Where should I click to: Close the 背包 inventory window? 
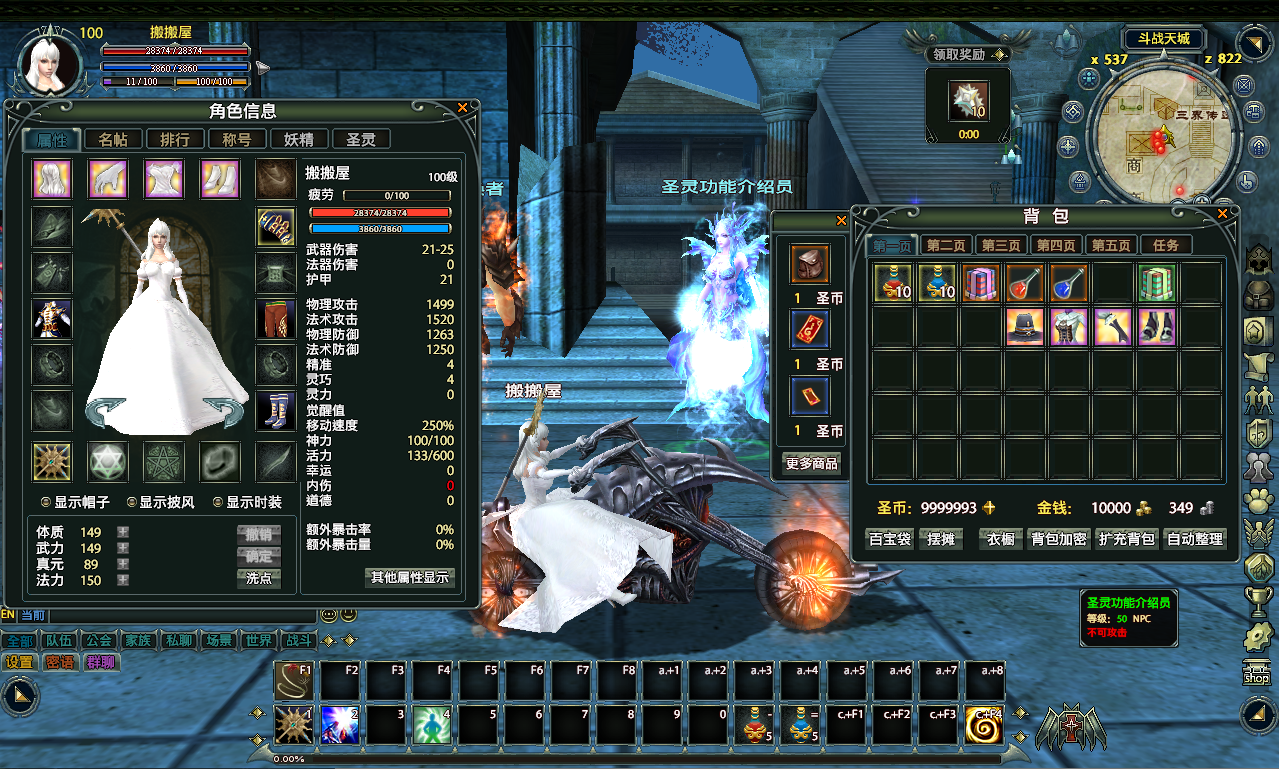[x=1222, y=213]
